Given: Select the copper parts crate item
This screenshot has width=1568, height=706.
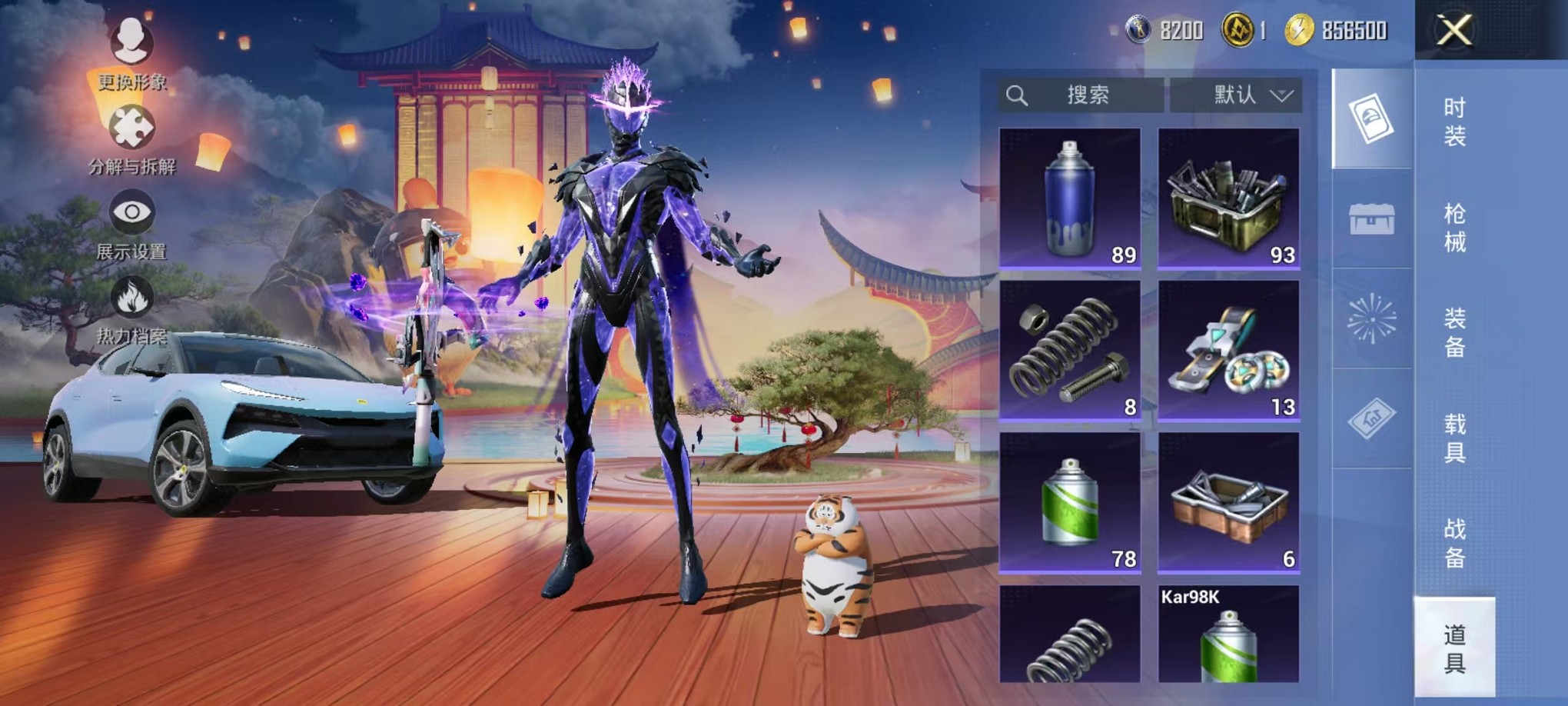Looking at the screenshot, I should (1228, 503).
